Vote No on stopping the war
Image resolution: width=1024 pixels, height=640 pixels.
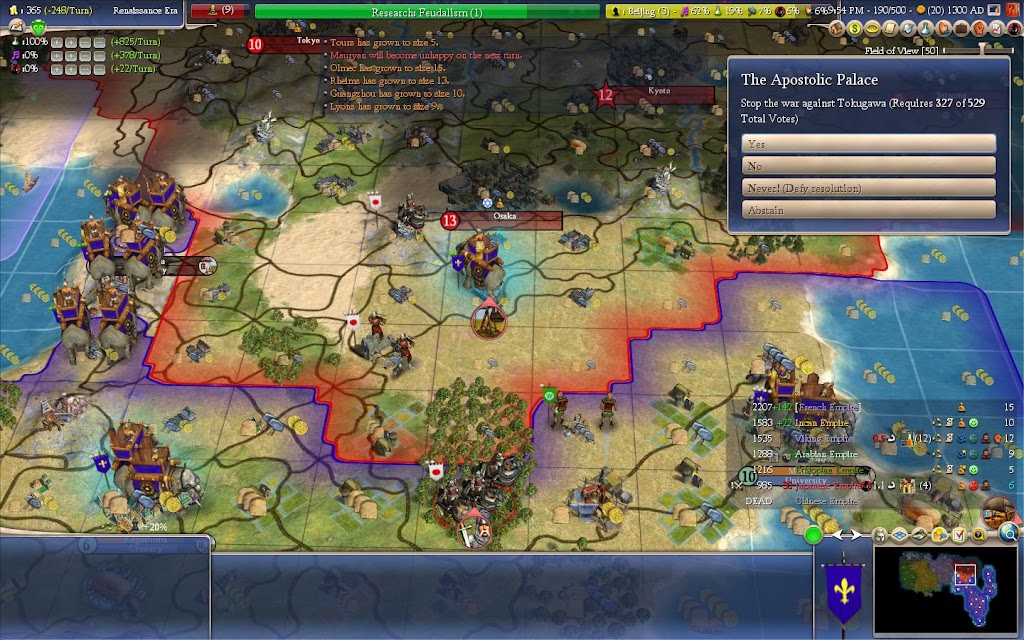868,166
